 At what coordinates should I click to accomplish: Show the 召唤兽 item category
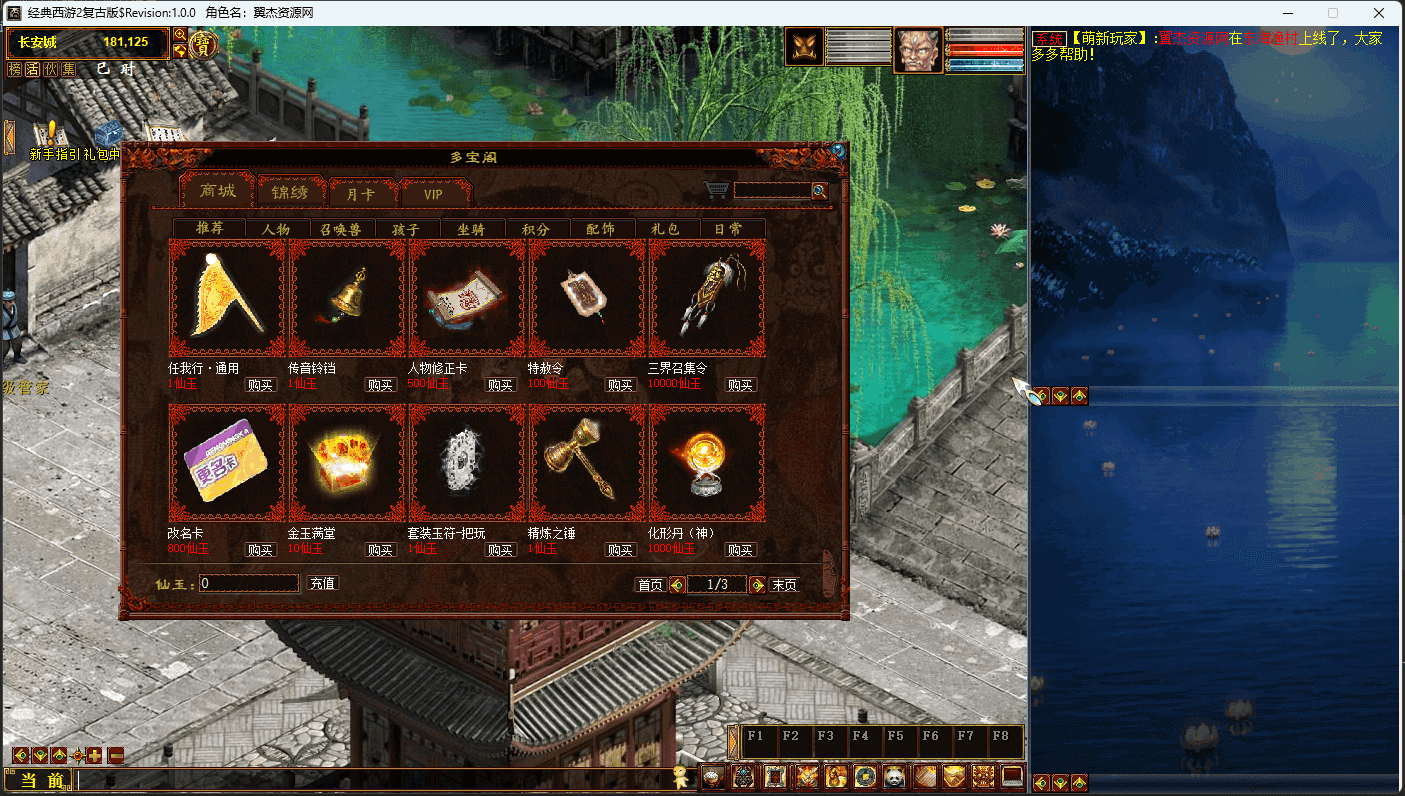point(340,229)
